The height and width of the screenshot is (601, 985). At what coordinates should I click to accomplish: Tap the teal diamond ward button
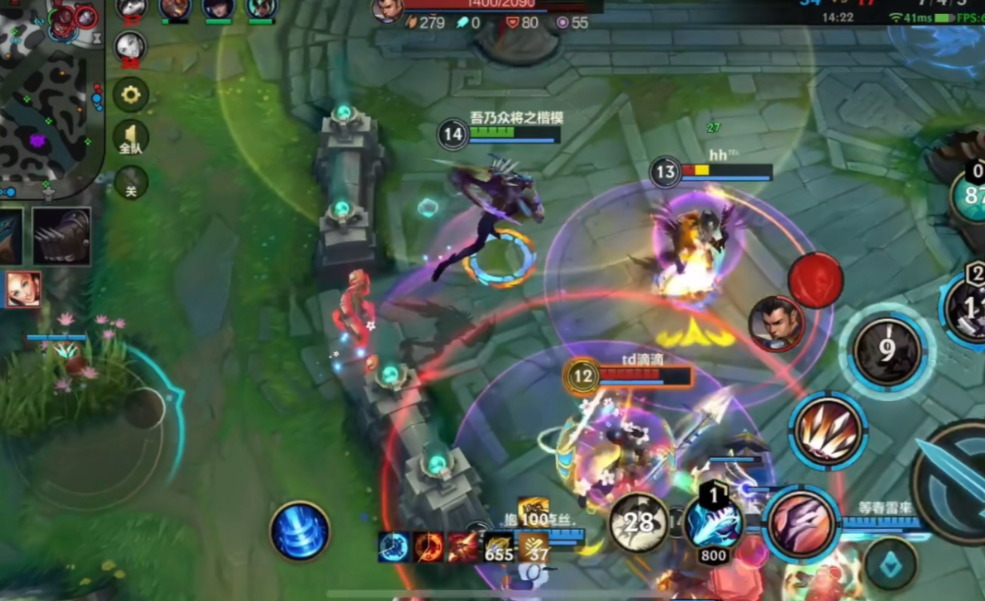tap(888, 565)
